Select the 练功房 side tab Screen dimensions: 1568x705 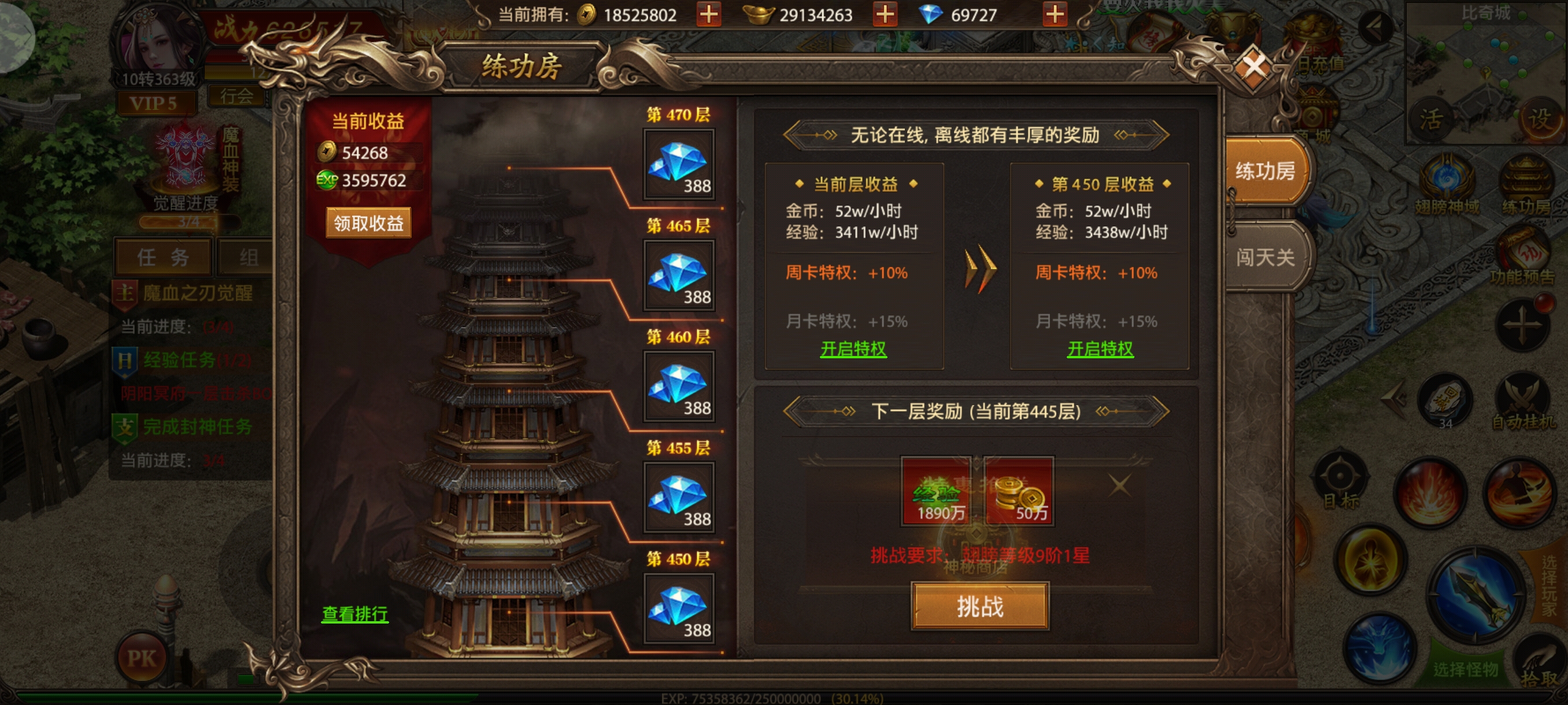point(1264,171)
